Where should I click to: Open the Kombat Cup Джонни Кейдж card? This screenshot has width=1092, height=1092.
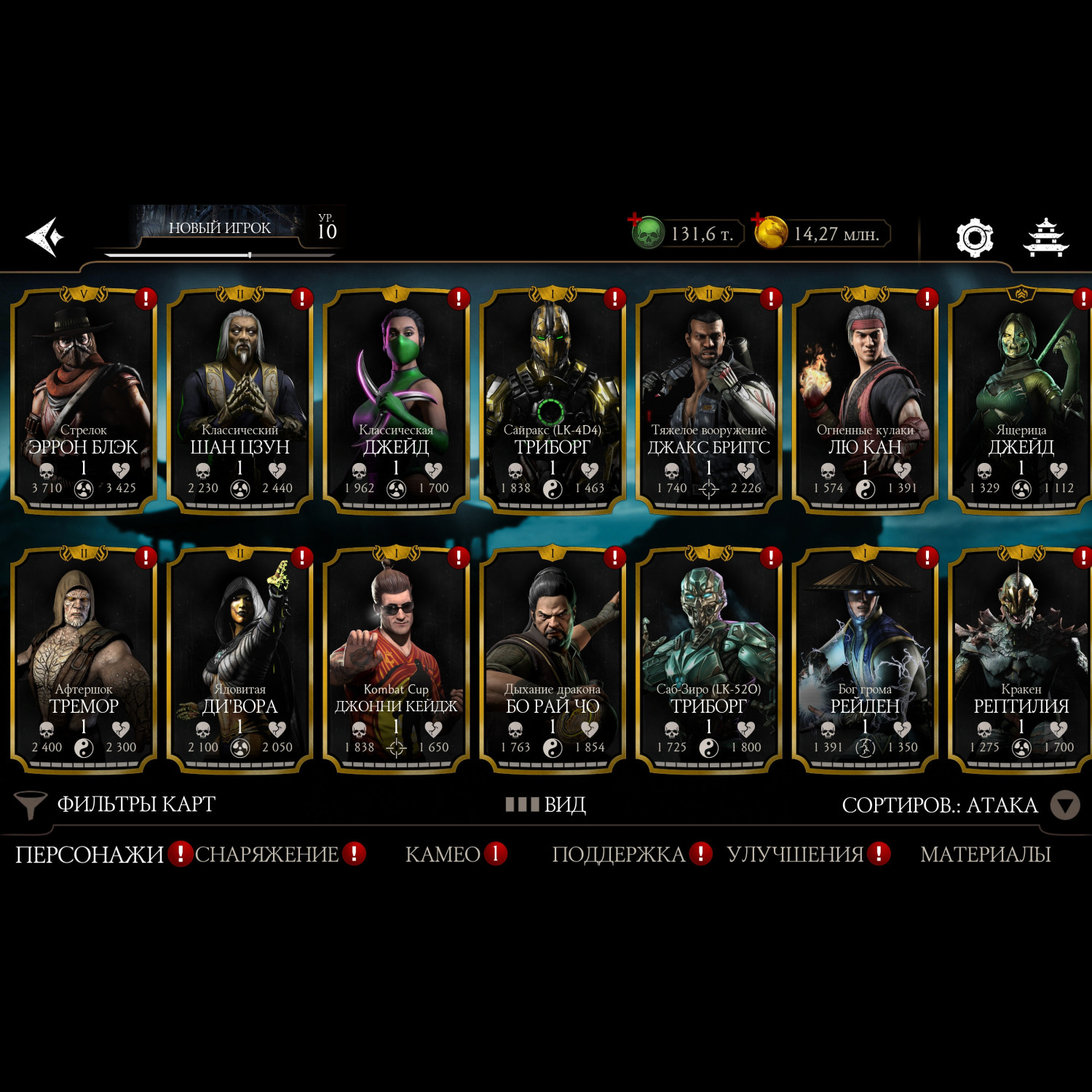point(396,659)
